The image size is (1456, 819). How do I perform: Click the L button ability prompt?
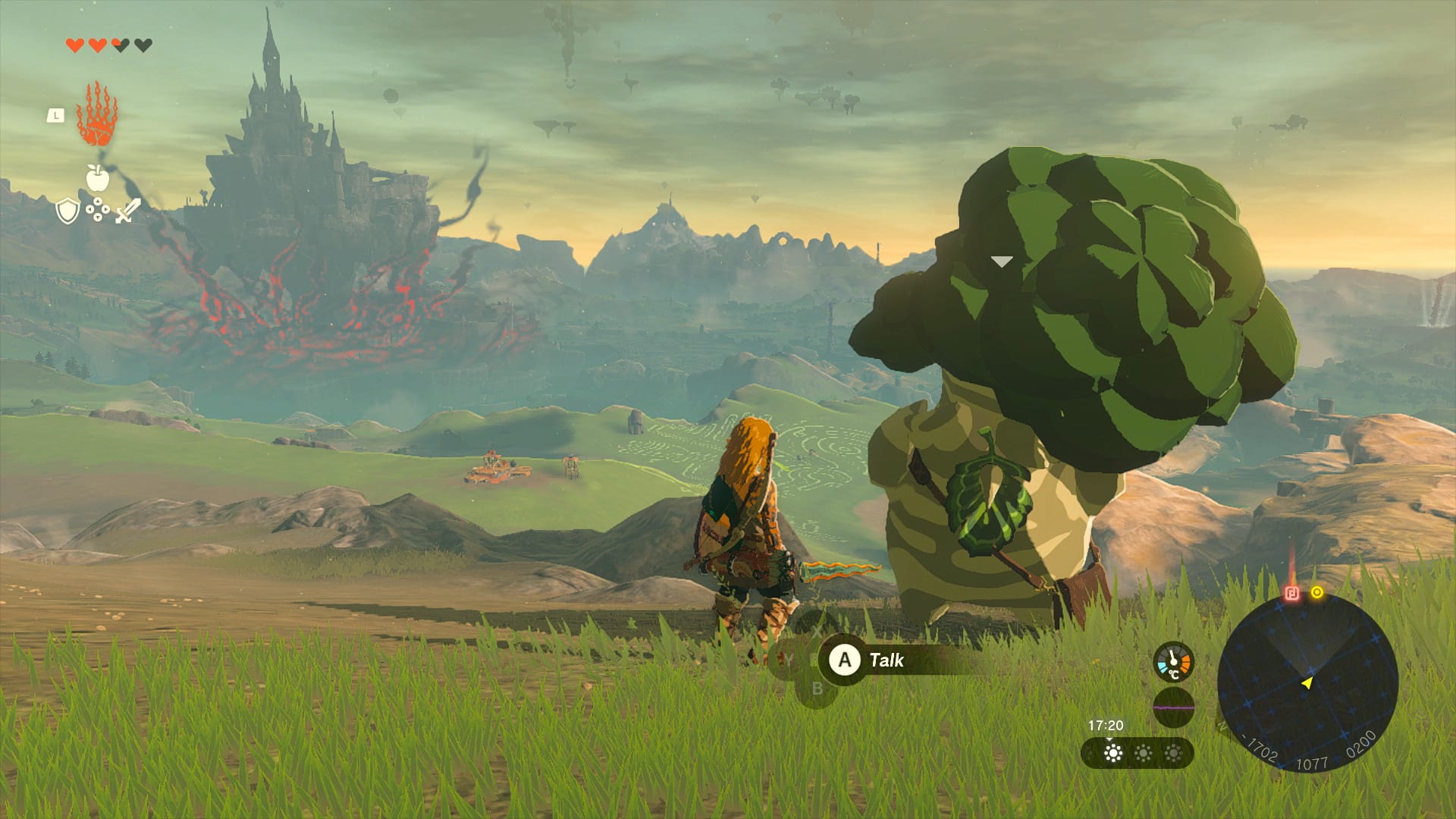click(x=55, y=115)
